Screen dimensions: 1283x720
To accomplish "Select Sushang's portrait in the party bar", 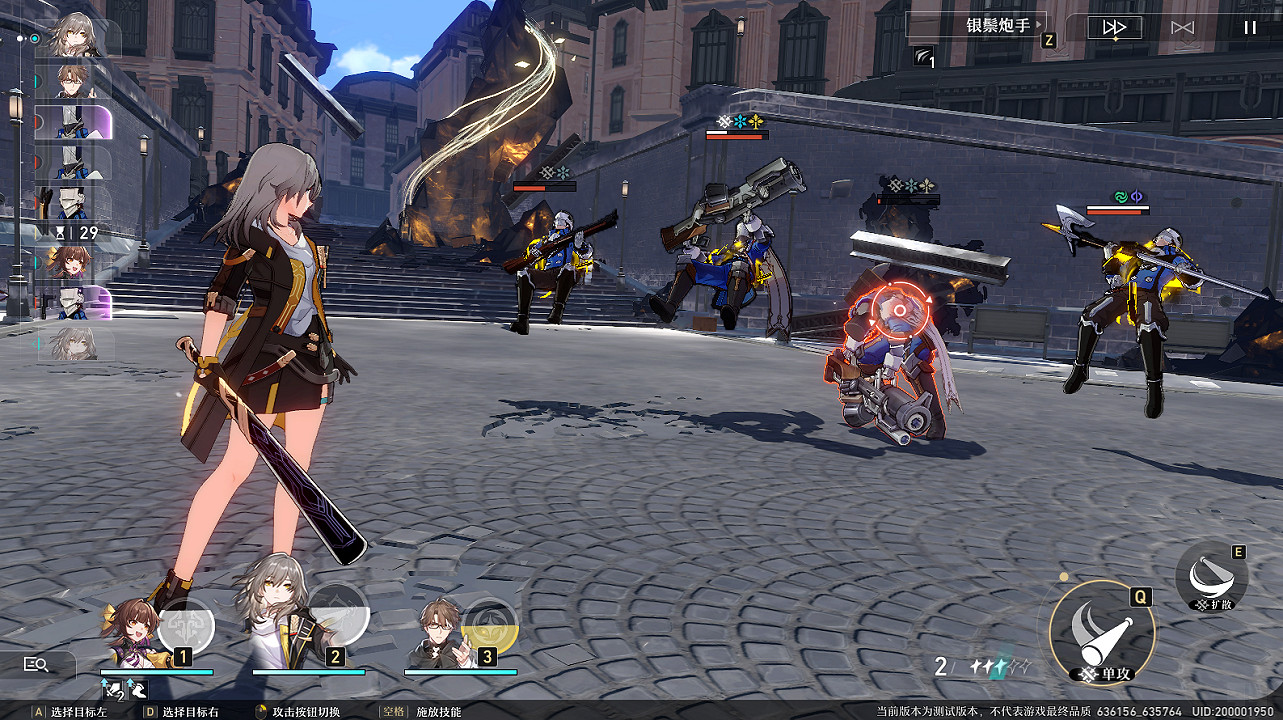I will coord(132,632).
